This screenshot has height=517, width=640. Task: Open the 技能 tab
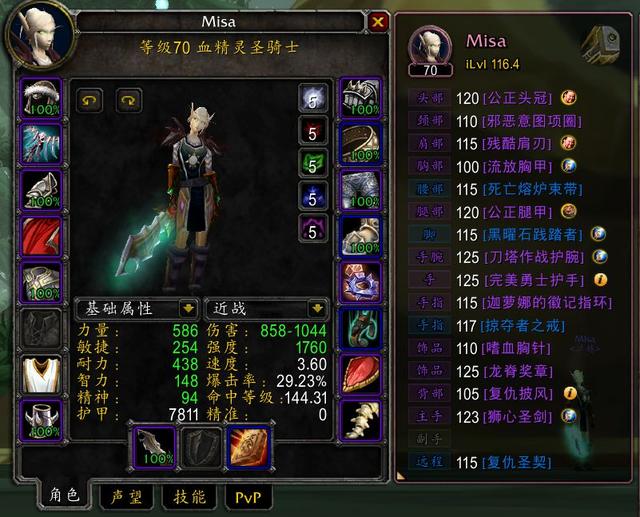(x=190, y=496)
